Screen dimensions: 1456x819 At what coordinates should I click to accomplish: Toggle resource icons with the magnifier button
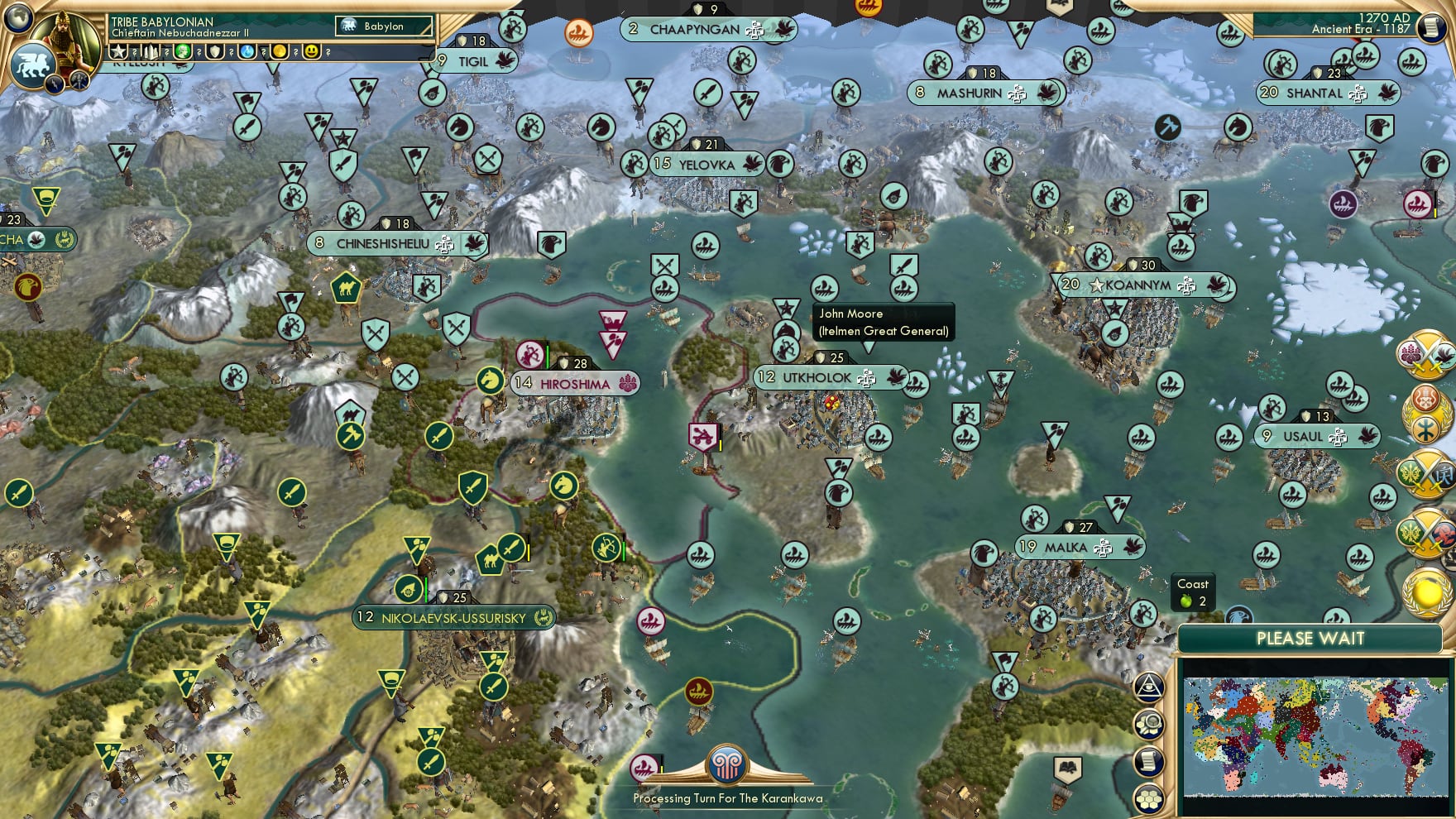pos(1151,723)
